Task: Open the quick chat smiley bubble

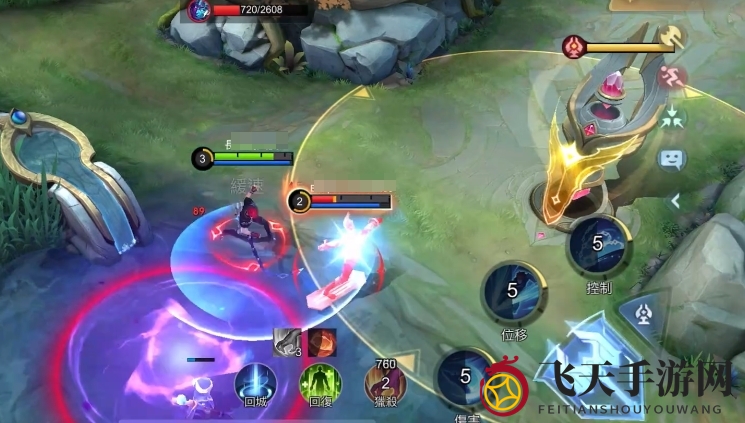Action: [671, 158]
